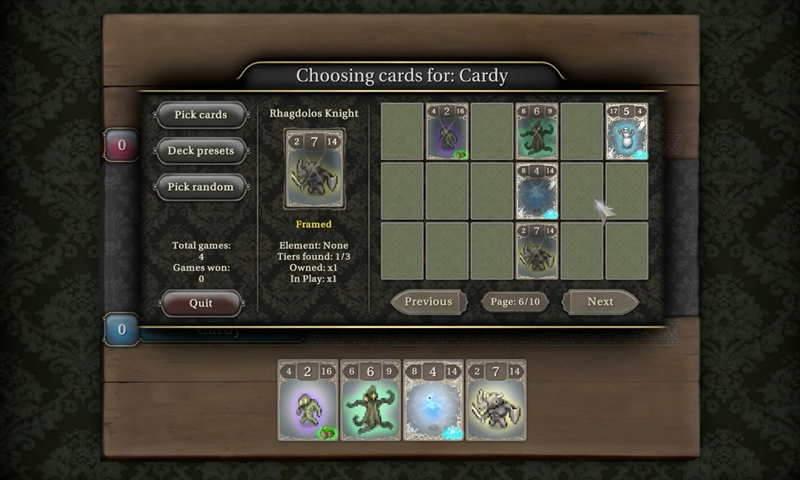Image resolution: width=800 pixels, height=480 pixels.
Task: Click the 6-6-9 tree card in the bottom hand
Action: click(370, 400)
